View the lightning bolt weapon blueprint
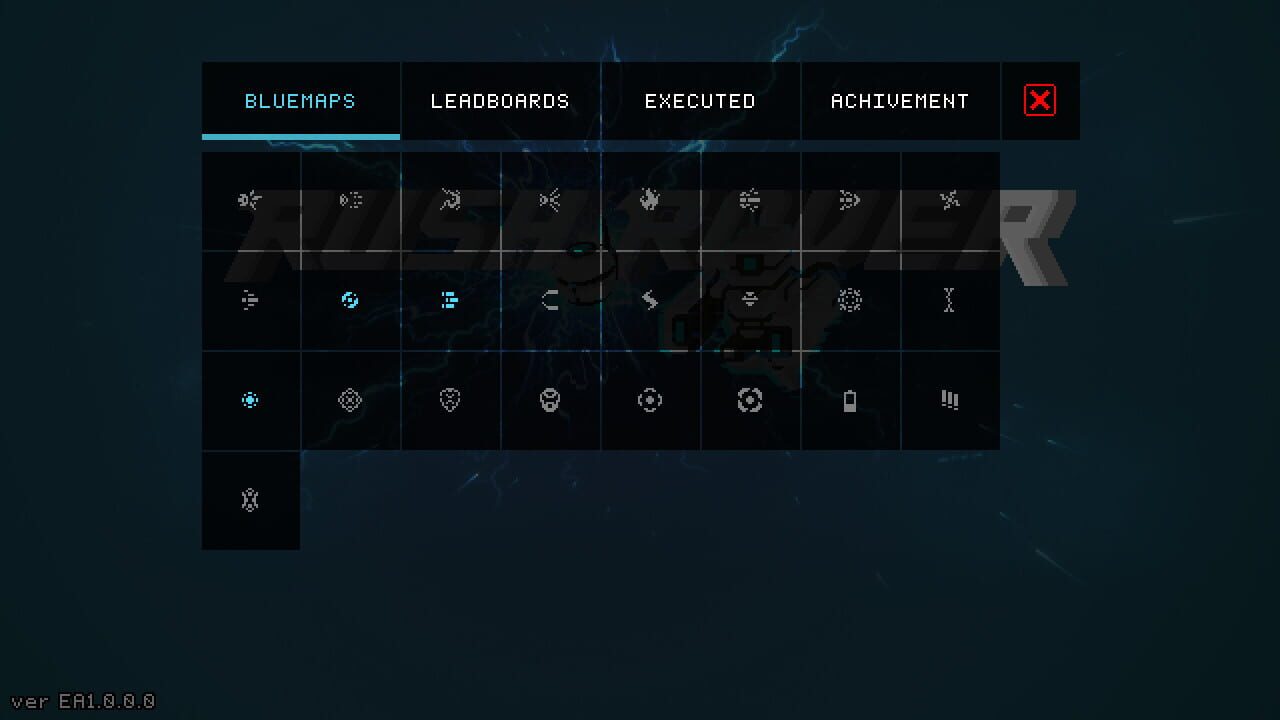 point(650,300)
